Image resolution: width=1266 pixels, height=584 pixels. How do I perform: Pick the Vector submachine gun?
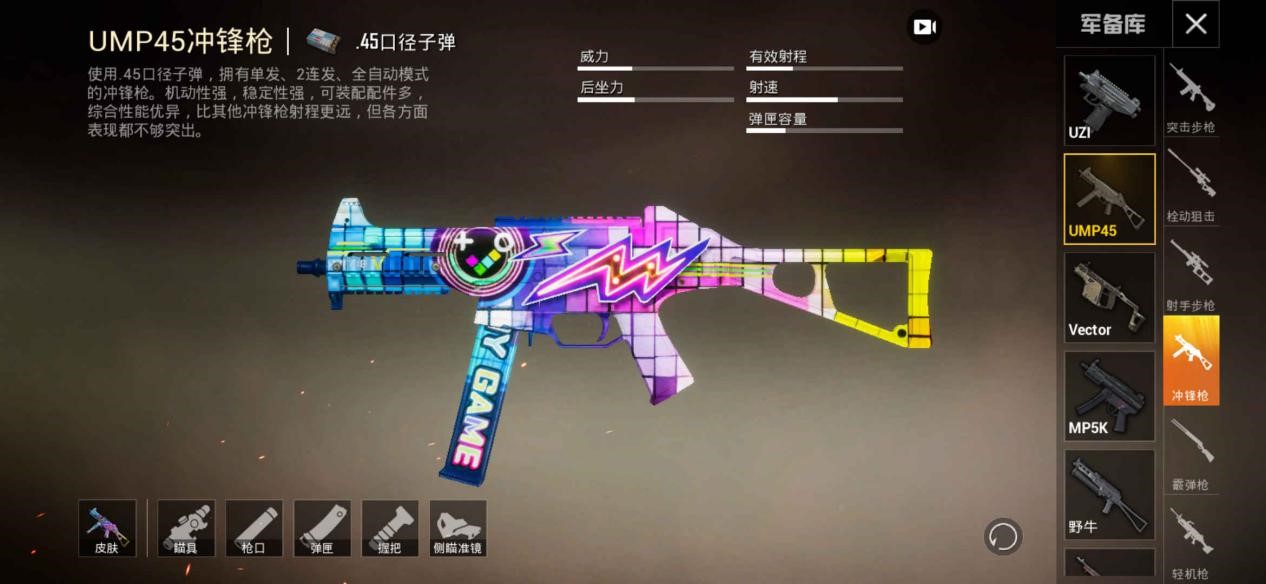pos(1109,297)
